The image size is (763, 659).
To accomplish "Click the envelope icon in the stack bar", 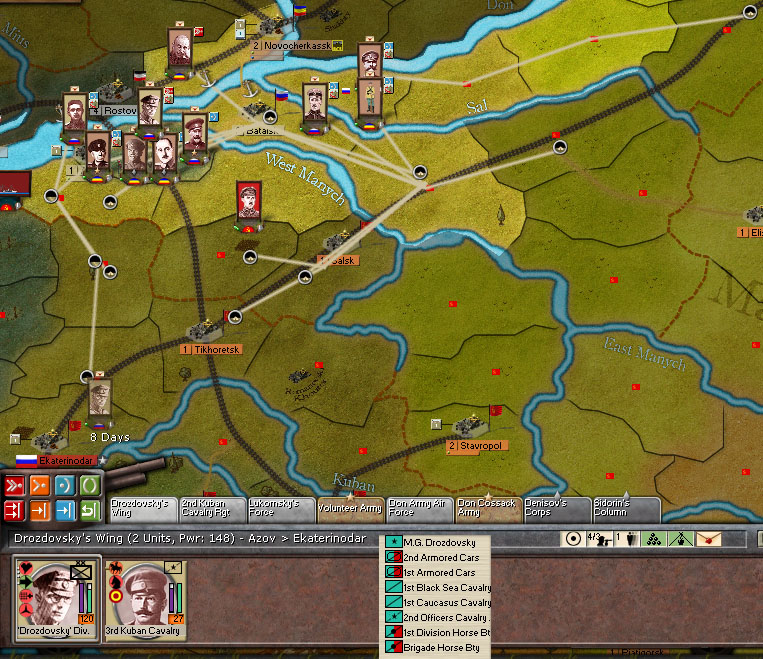I will click(x=708, y=538).
